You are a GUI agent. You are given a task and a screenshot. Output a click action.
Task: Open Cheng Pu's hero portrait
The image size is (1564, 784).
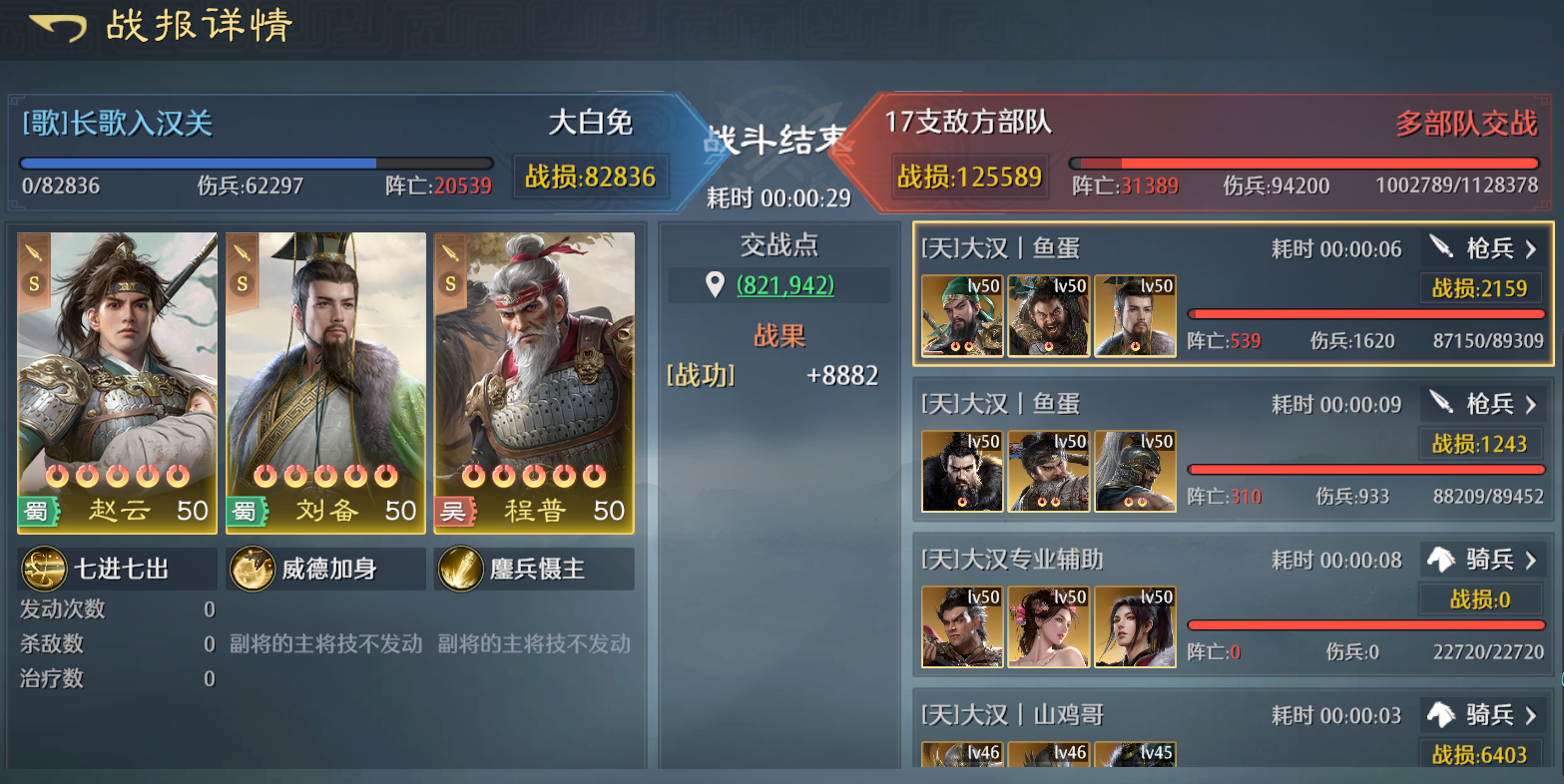(533, 379)
